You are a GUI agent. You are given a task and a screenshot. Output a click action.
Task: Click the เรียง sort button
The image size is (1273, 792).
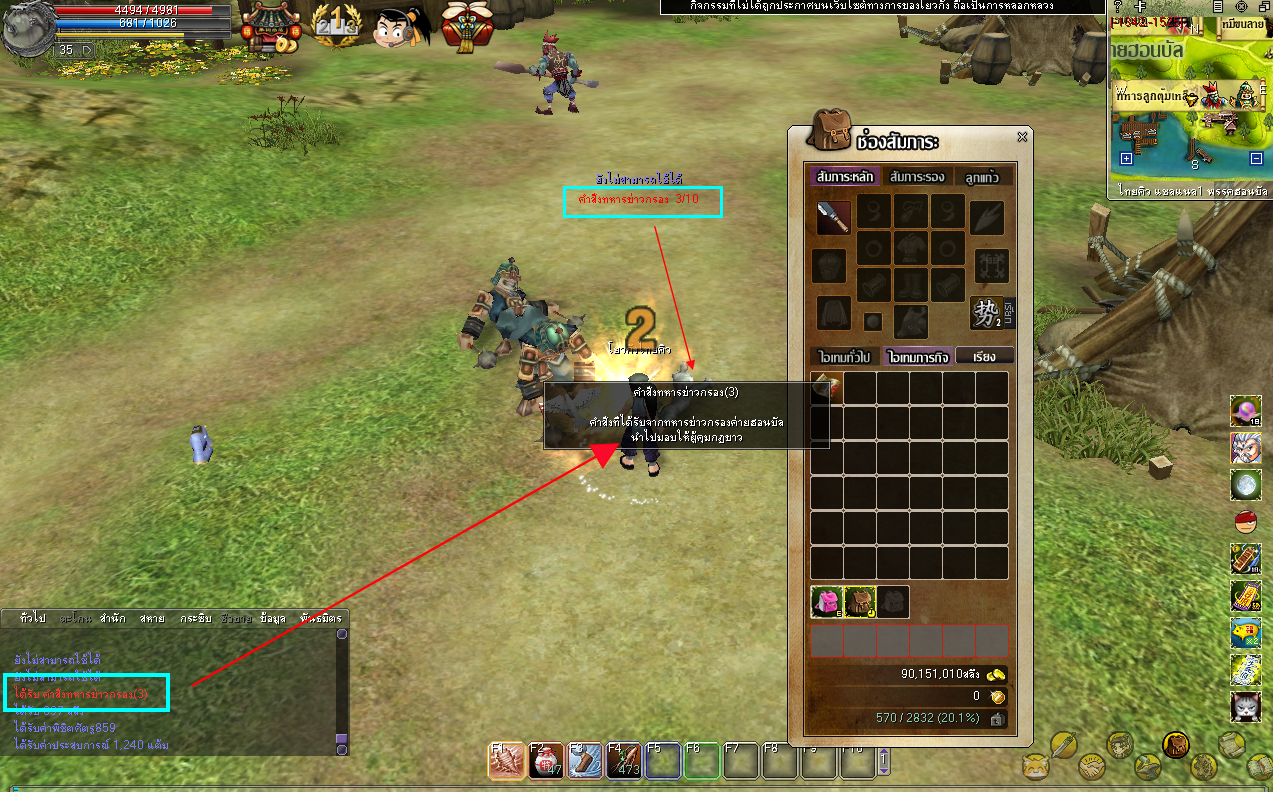click(985, 355)
